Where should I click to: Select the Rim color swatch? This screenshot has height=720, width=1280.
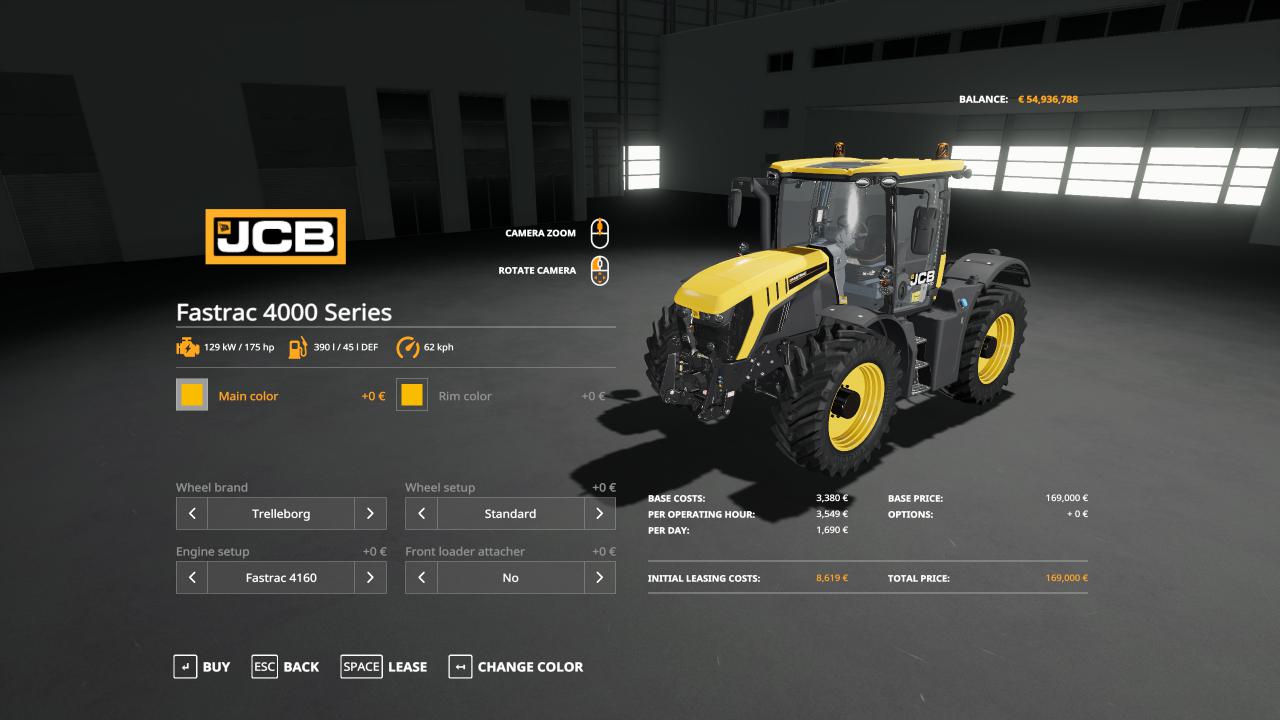pos(412,395)
